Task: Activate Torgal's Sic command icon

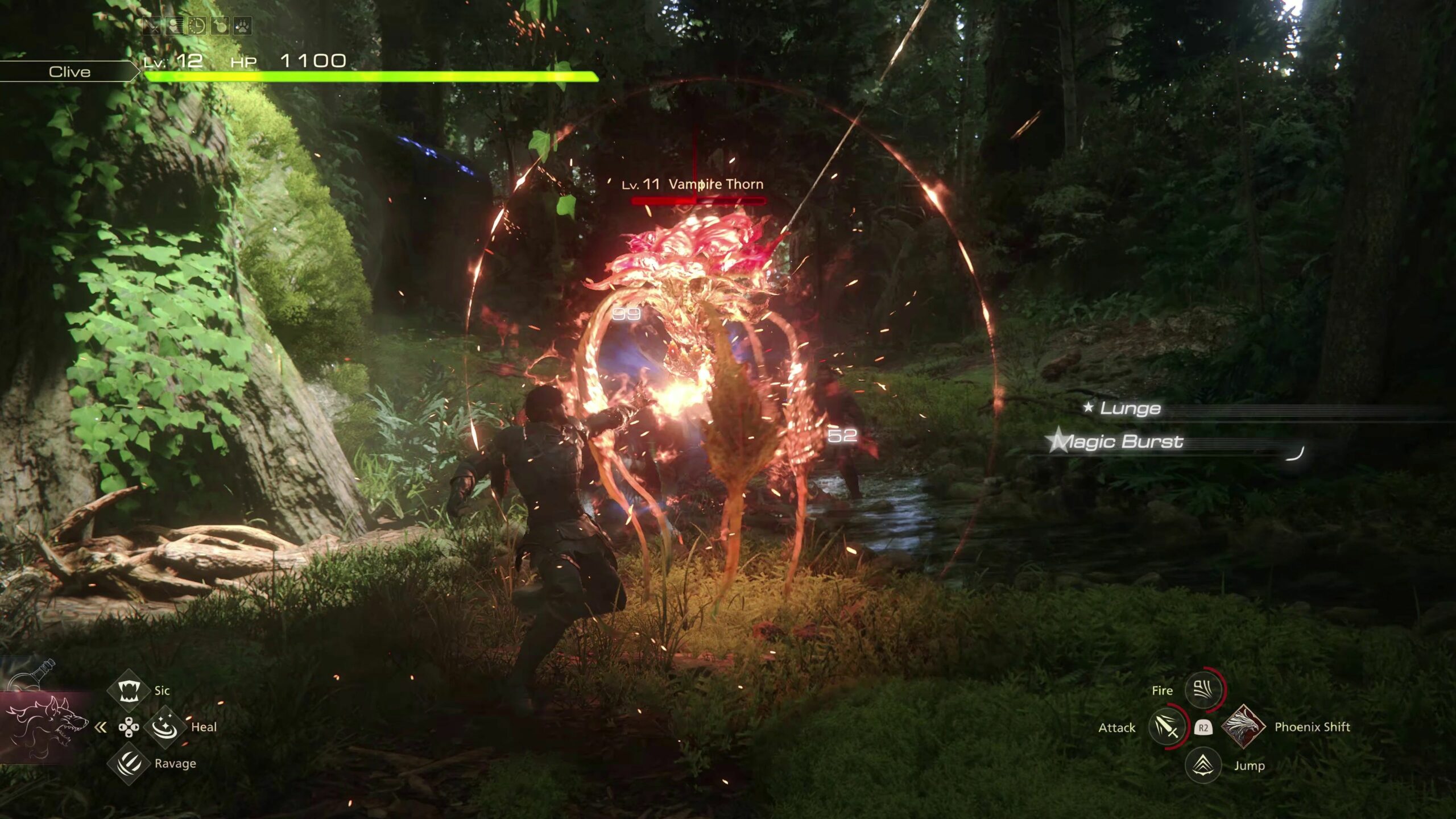Action: 128,690
